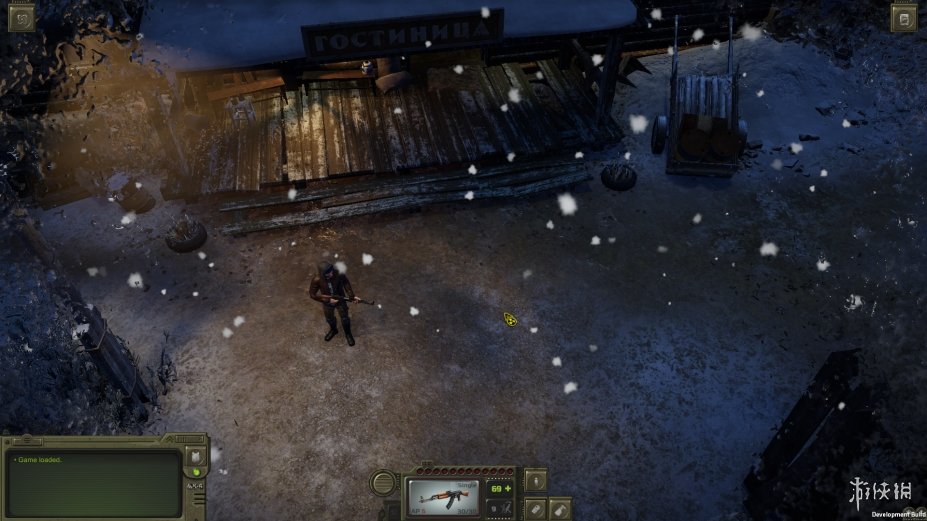Select the AK rifle weapon slot
This screenshot has width=927, height=521.
[x=444, y=496]
